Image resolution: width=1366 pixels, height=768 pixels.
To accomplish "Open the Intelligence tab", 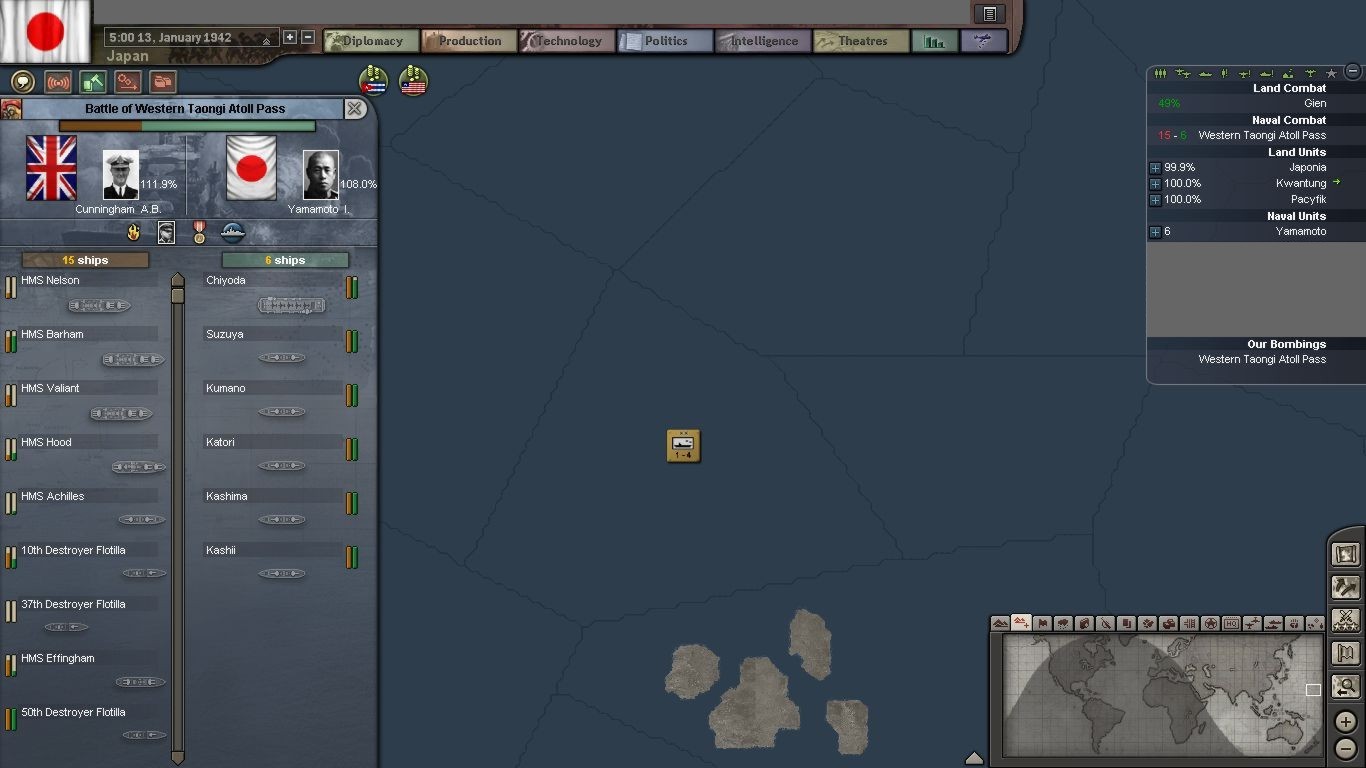I will [x=762, y=41].
